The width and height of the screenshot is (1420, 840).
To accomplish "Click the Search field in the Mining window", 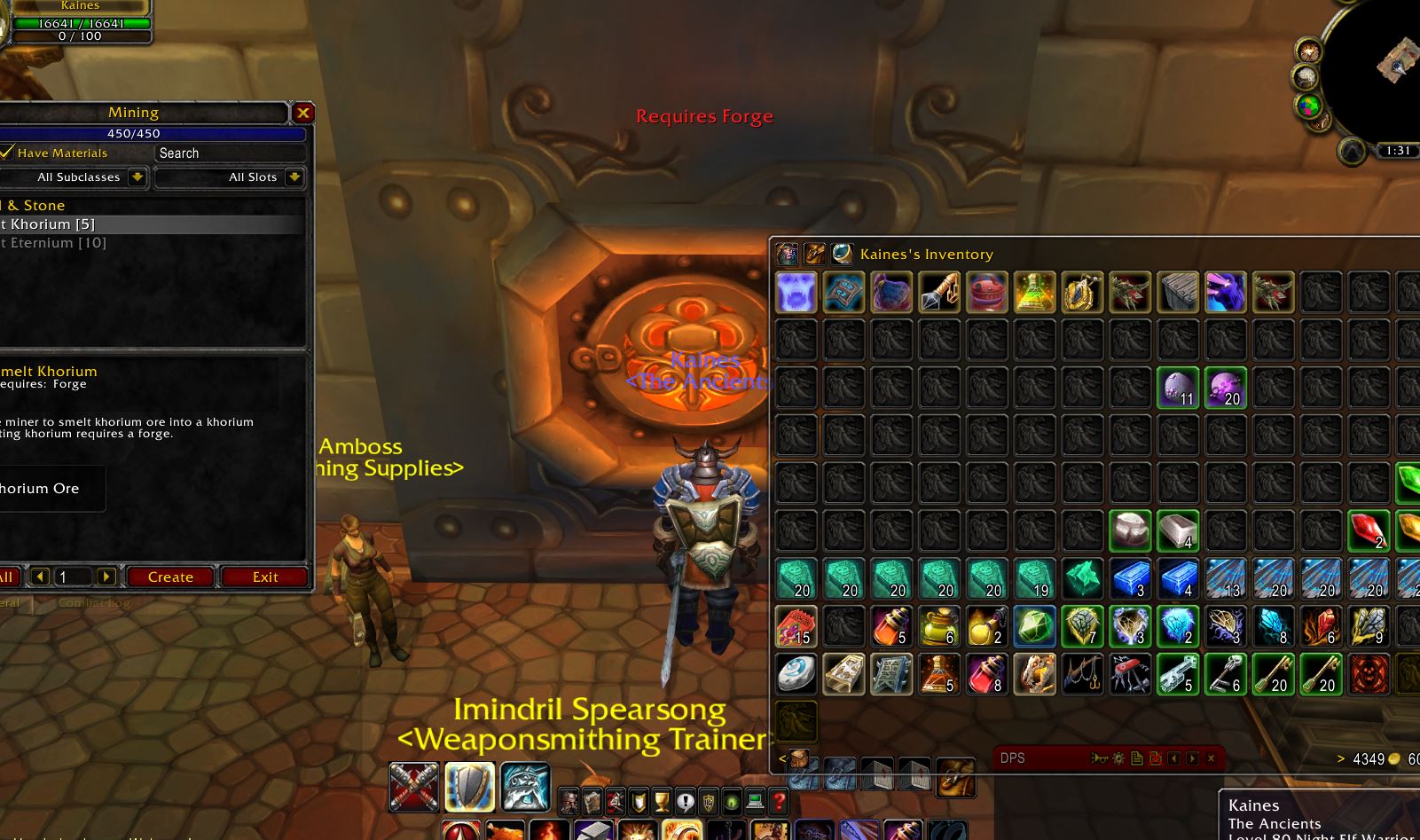I will [229, 153].
